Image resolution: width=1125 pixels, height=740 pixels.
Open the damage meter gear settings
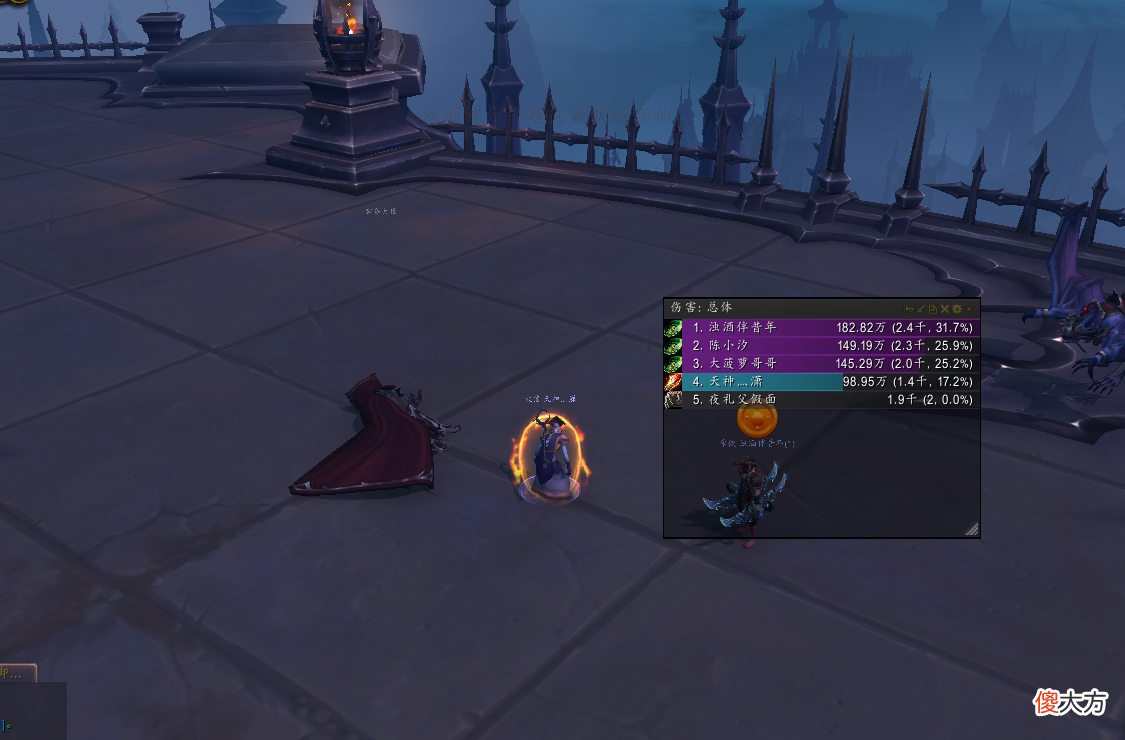point(957,309)
